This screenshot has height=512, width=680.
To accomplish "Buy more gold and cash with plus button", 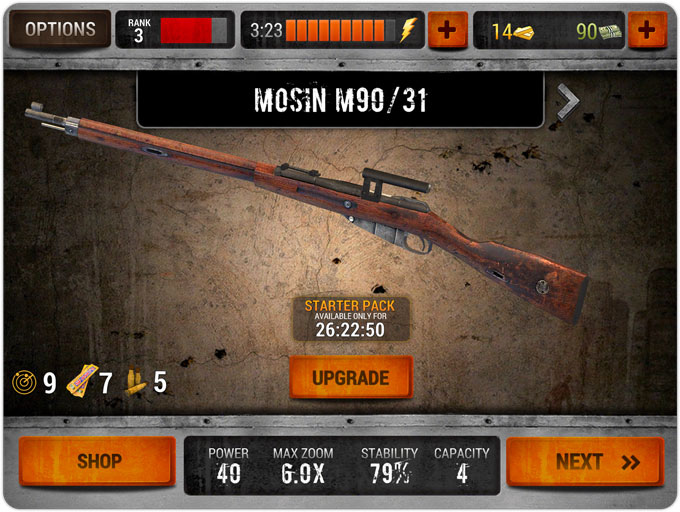I will 647,30.
